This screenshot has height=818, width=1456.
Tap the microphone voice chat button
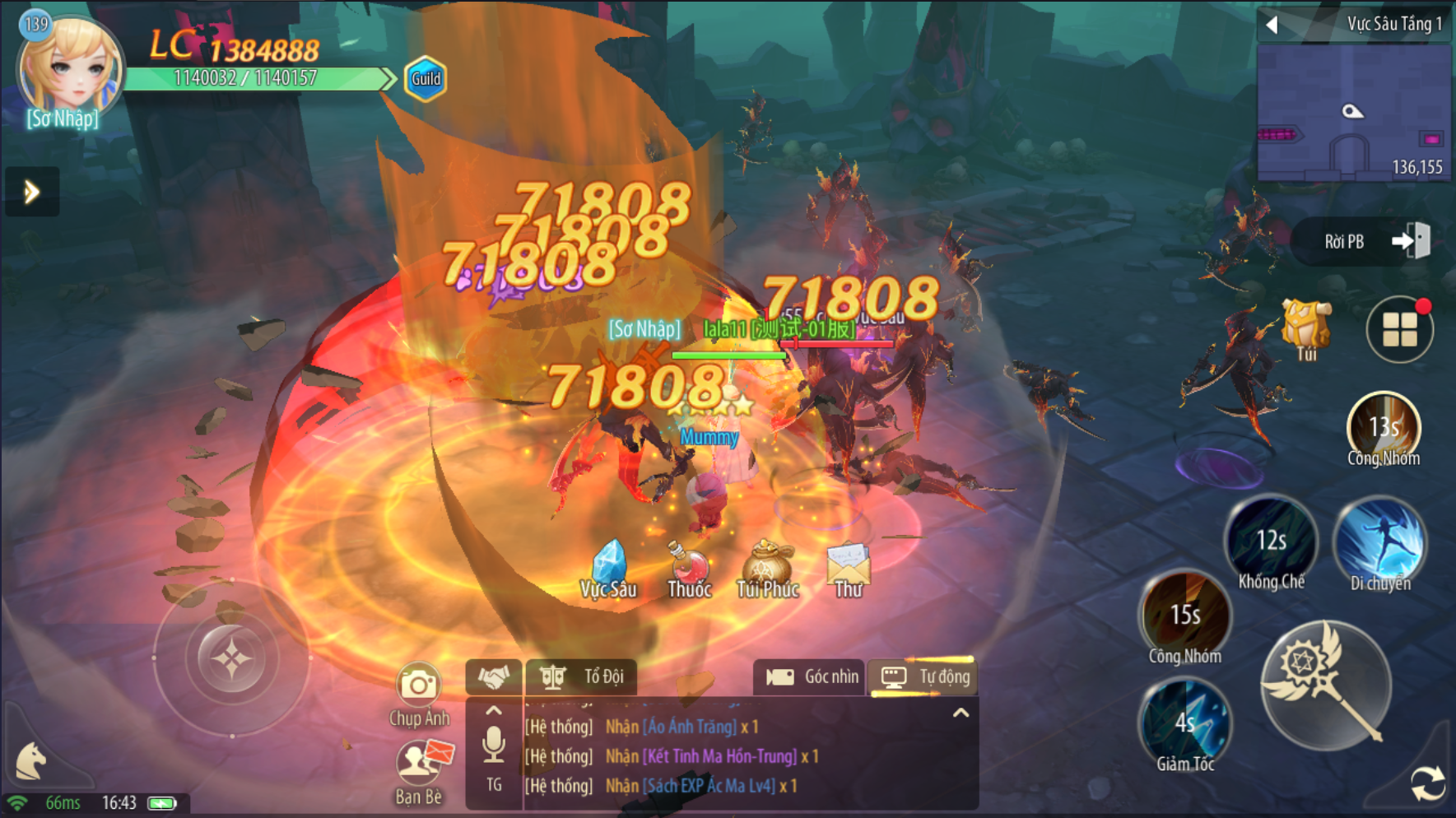coord(494,745)
